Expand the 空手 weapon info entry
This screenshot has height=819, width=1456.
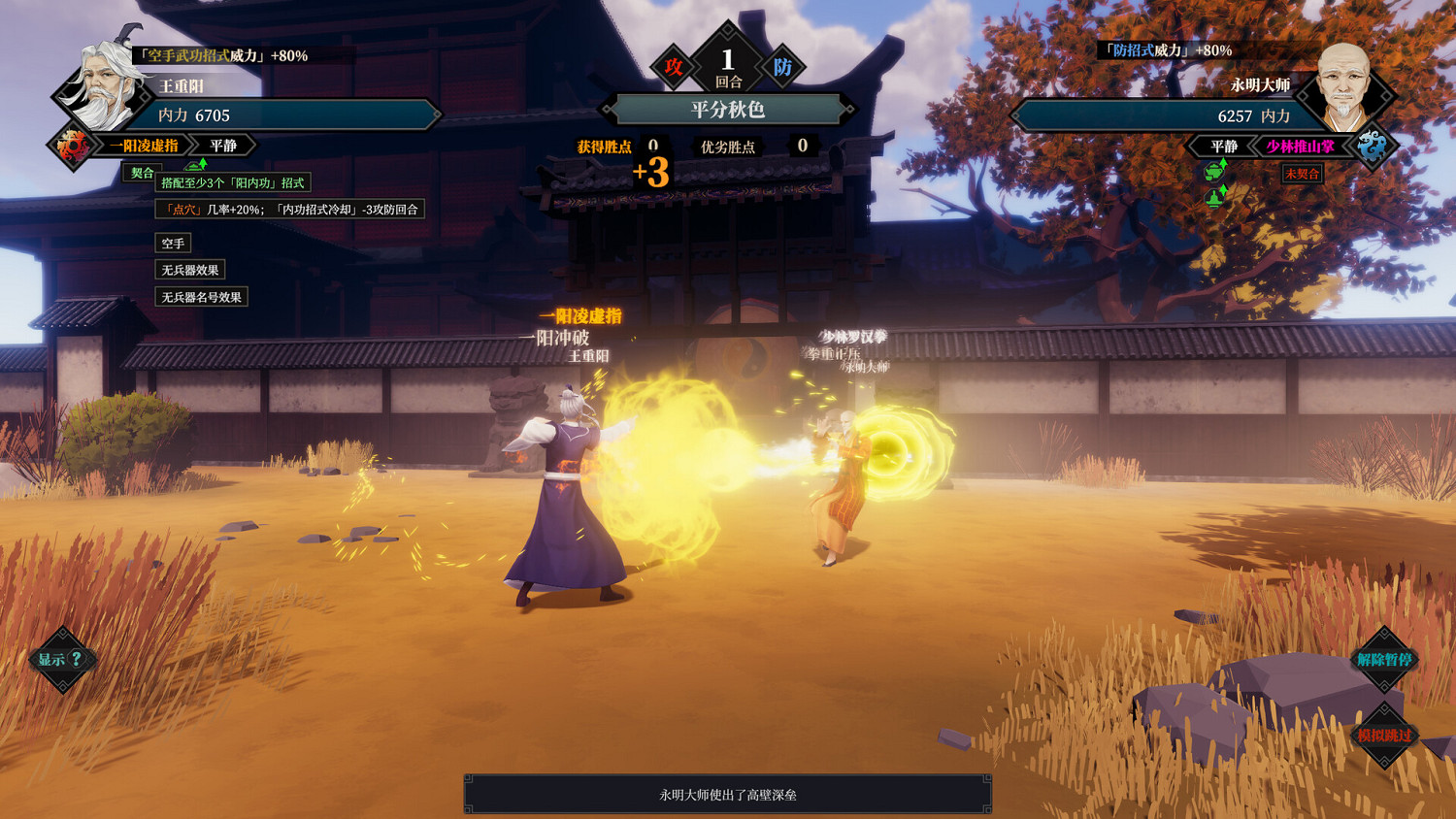pos(175,243)
